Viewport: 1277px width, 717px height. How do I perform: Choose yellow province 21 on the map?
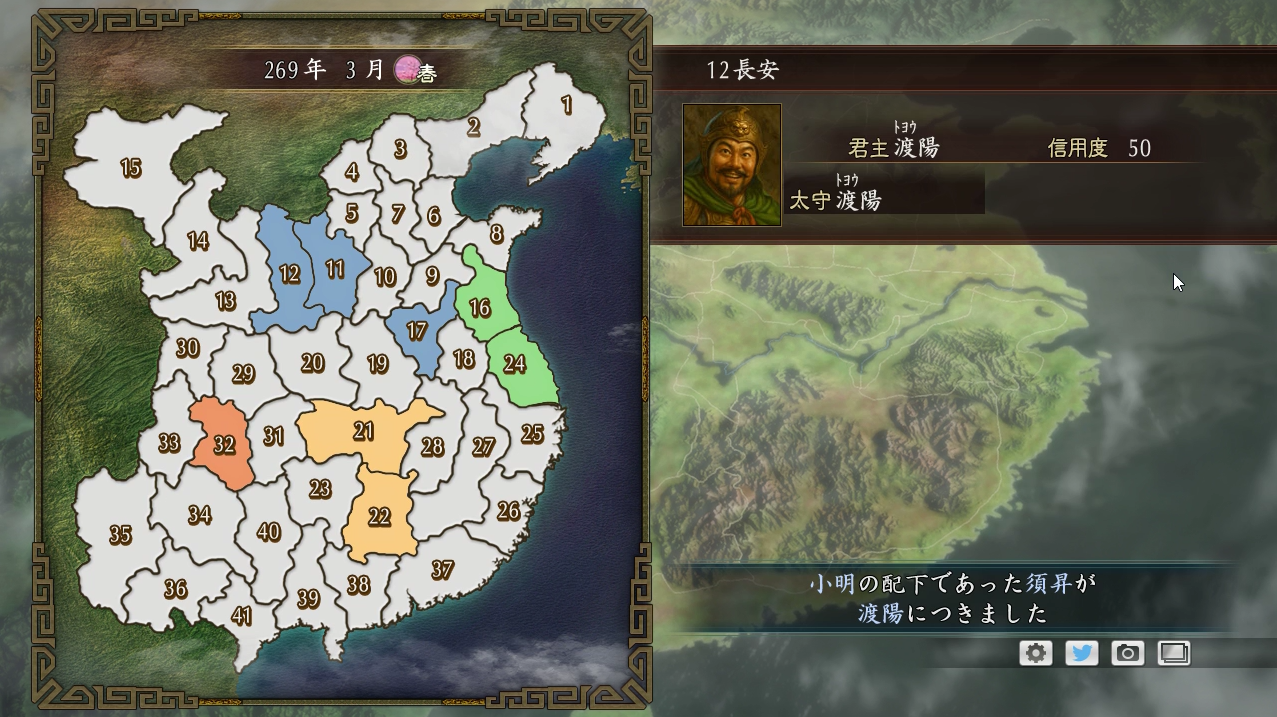click(x=364, y=431)
